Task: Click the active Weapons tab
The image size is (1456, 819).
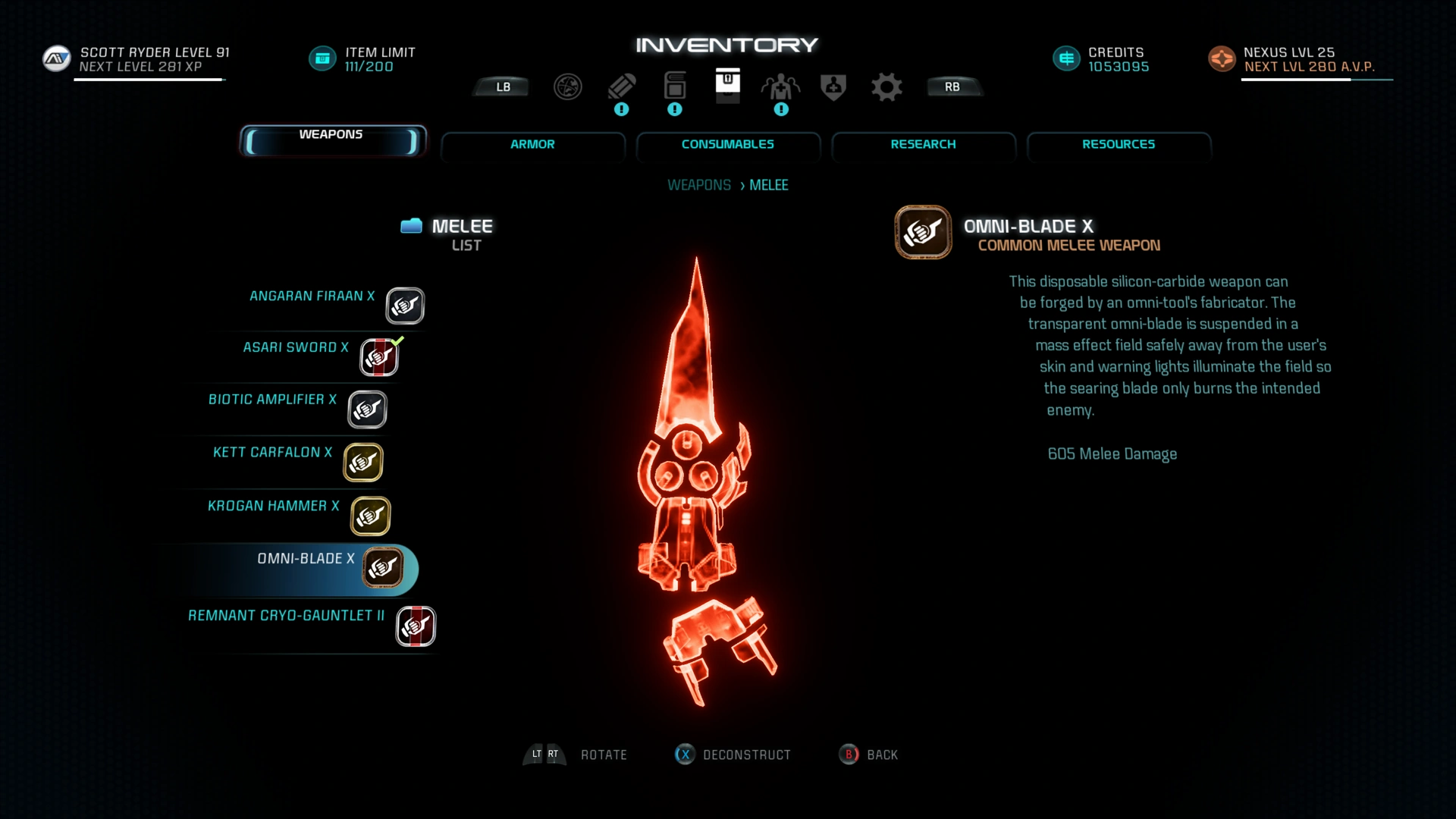Action: pyautogui.click(x=331, y=140)
